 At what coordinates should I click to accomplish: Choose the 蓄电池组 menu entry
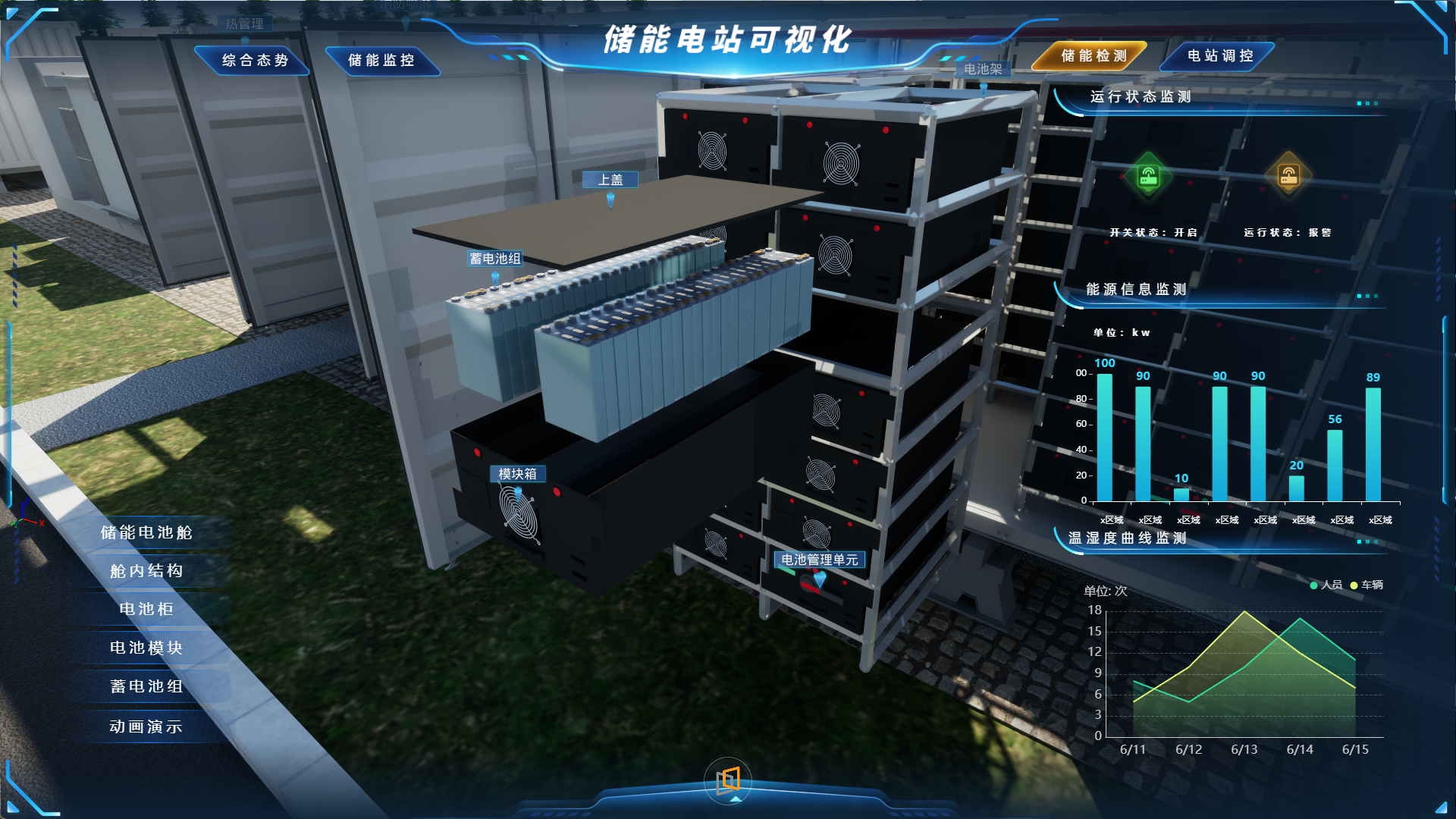pyautogui.click(x=147, y=686)
